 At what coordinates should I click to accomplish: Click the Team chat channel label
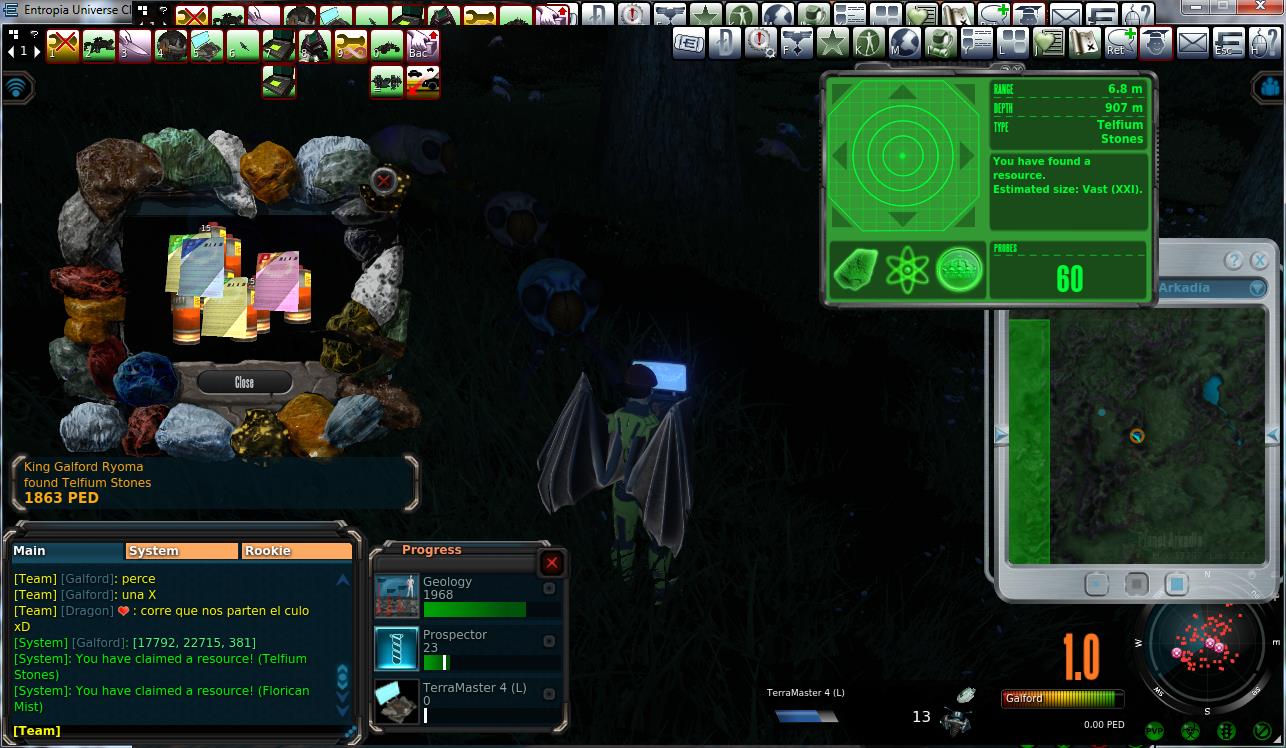click(x=37, y=731)
